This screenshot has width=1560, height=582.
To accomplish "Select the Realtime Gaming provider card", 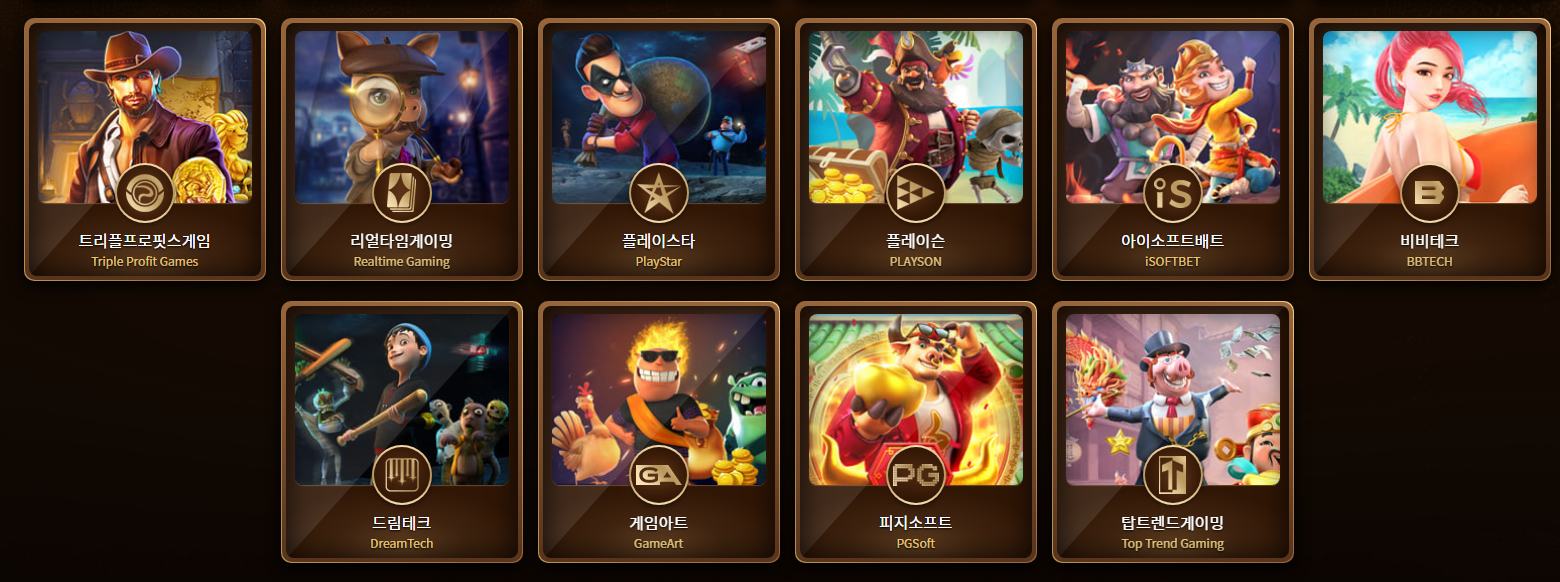I will tap(402, 149).
